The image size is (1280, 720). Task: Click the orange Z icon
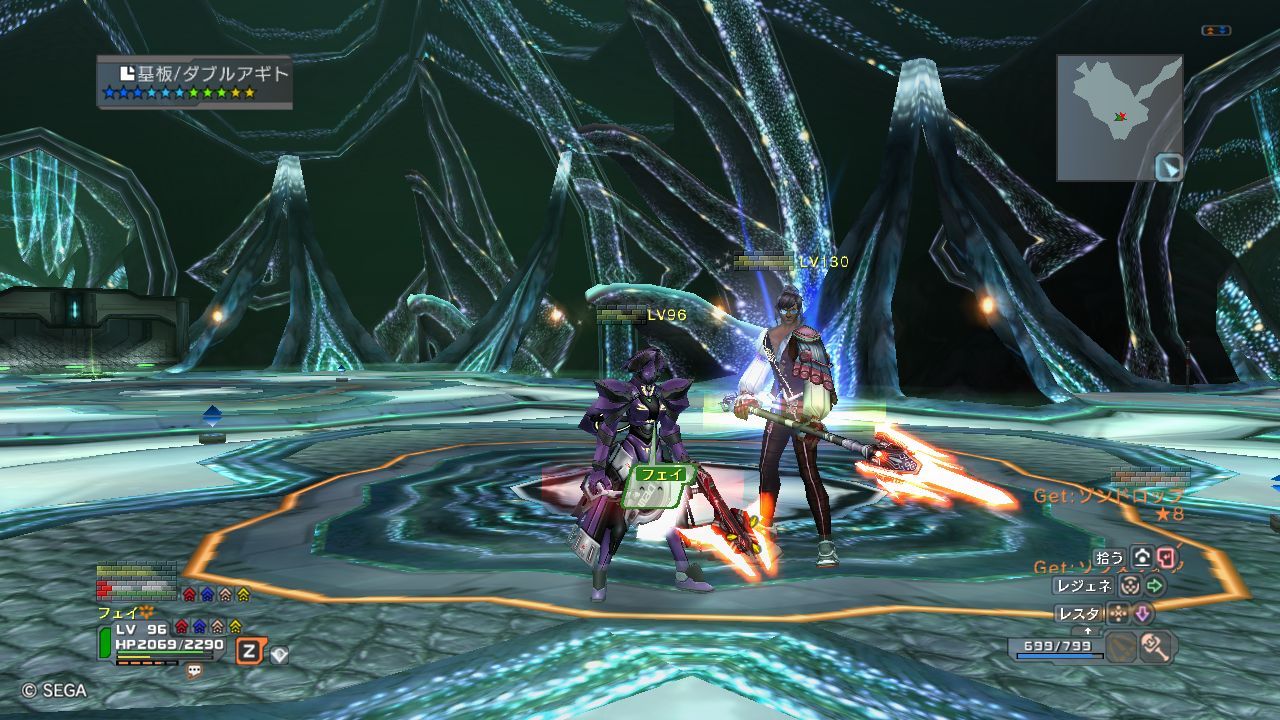pyautogui.click(x=249, y=652)
